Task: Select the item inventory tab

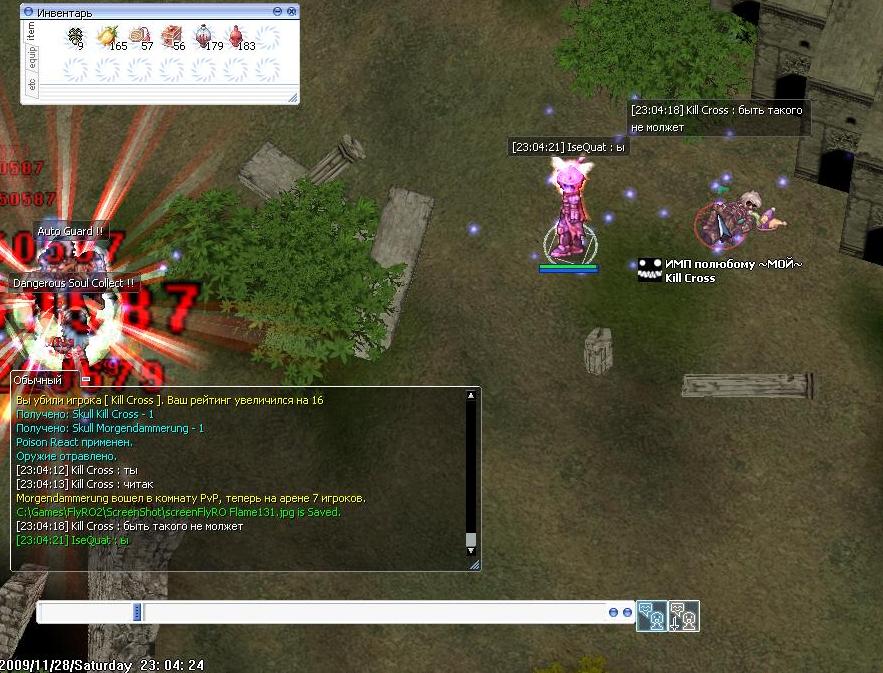Action: coord(31,31)
